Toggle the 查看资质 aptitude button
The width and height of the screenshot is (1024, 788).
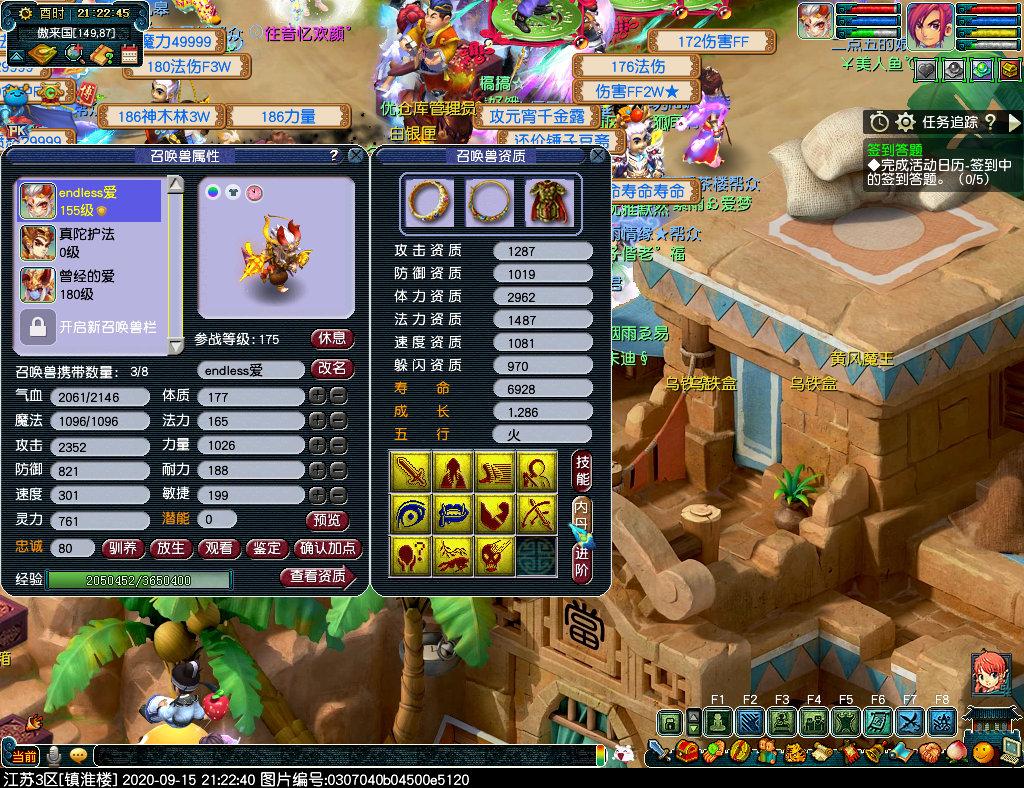coord(319,577)
